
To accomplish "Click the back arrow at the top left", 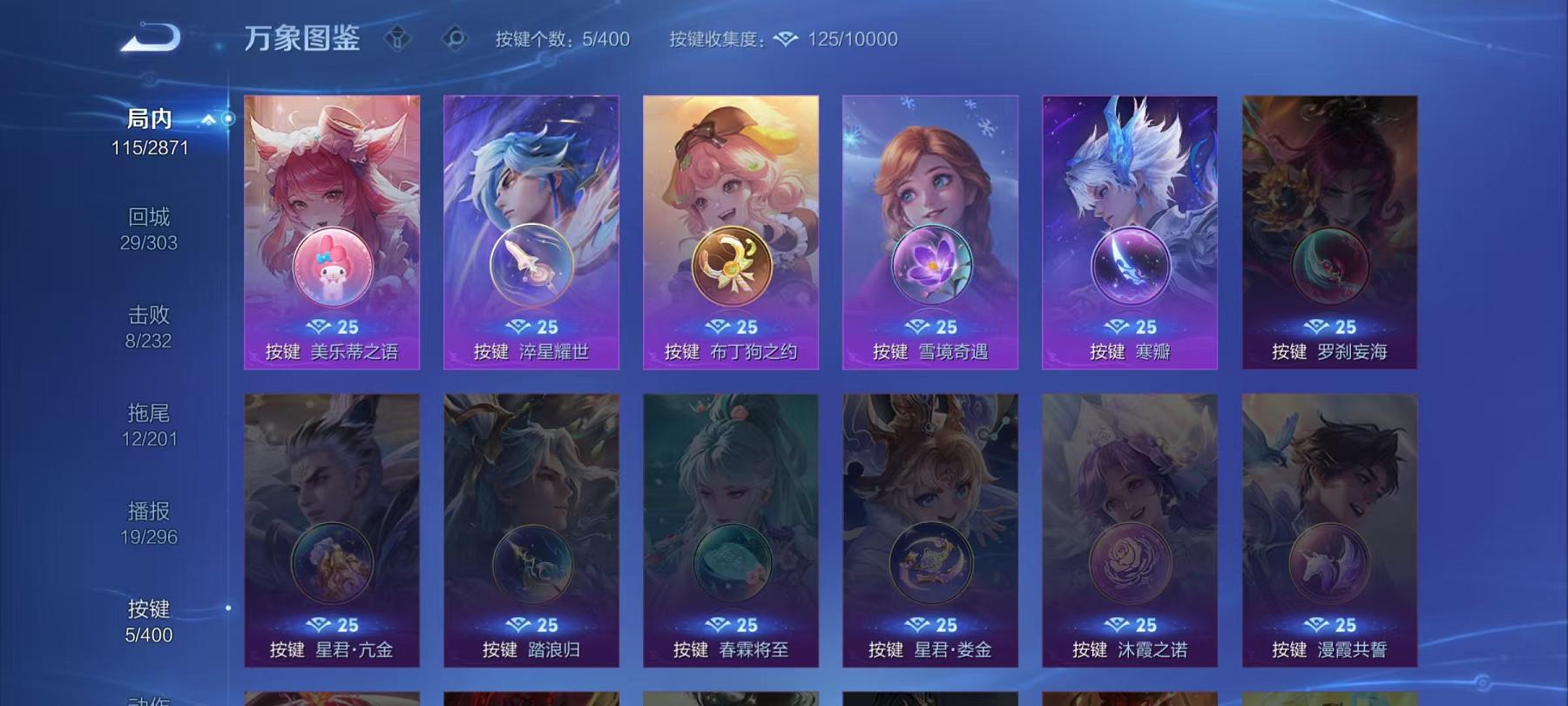I will pyautogui.click(x=150, y=37).
